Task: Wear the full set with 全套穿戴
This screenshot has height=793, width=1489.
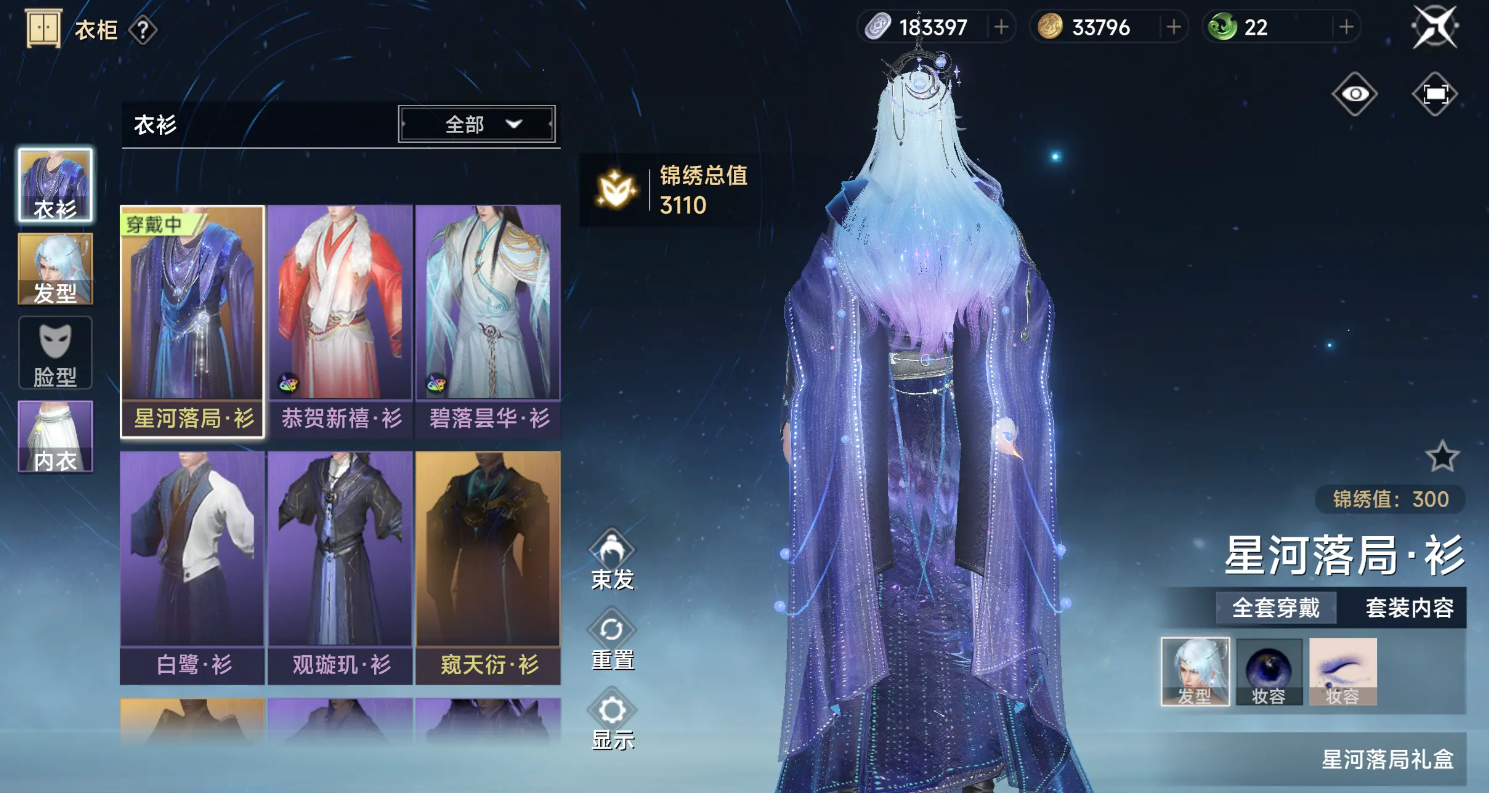Action: [x=1275, y=607]
